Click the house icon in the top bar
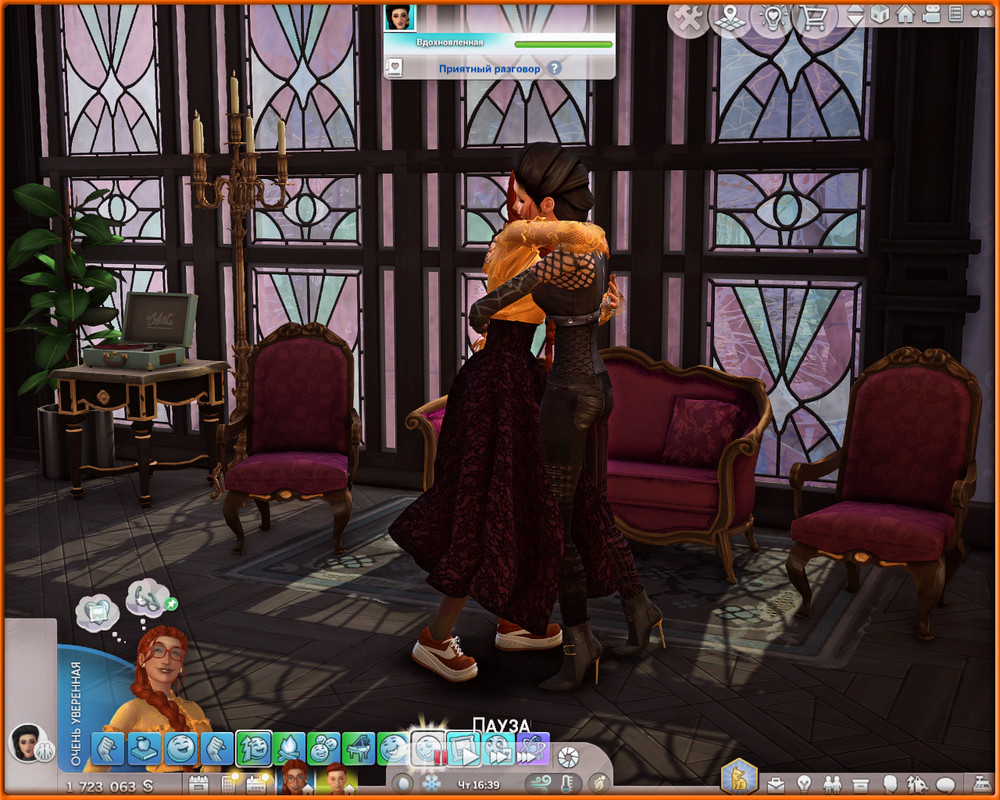The height and width of the screenshot is (800, 1000). [905, 15]
